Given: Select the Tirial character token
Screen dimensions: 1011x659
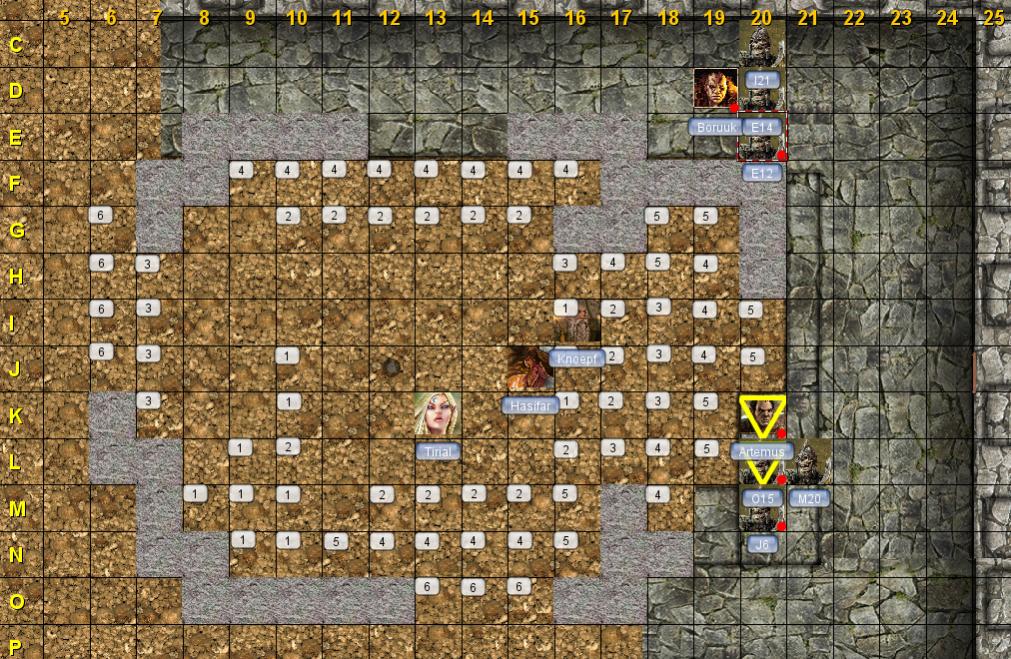Looking at the screenshot, I should [x=437, y=415].
